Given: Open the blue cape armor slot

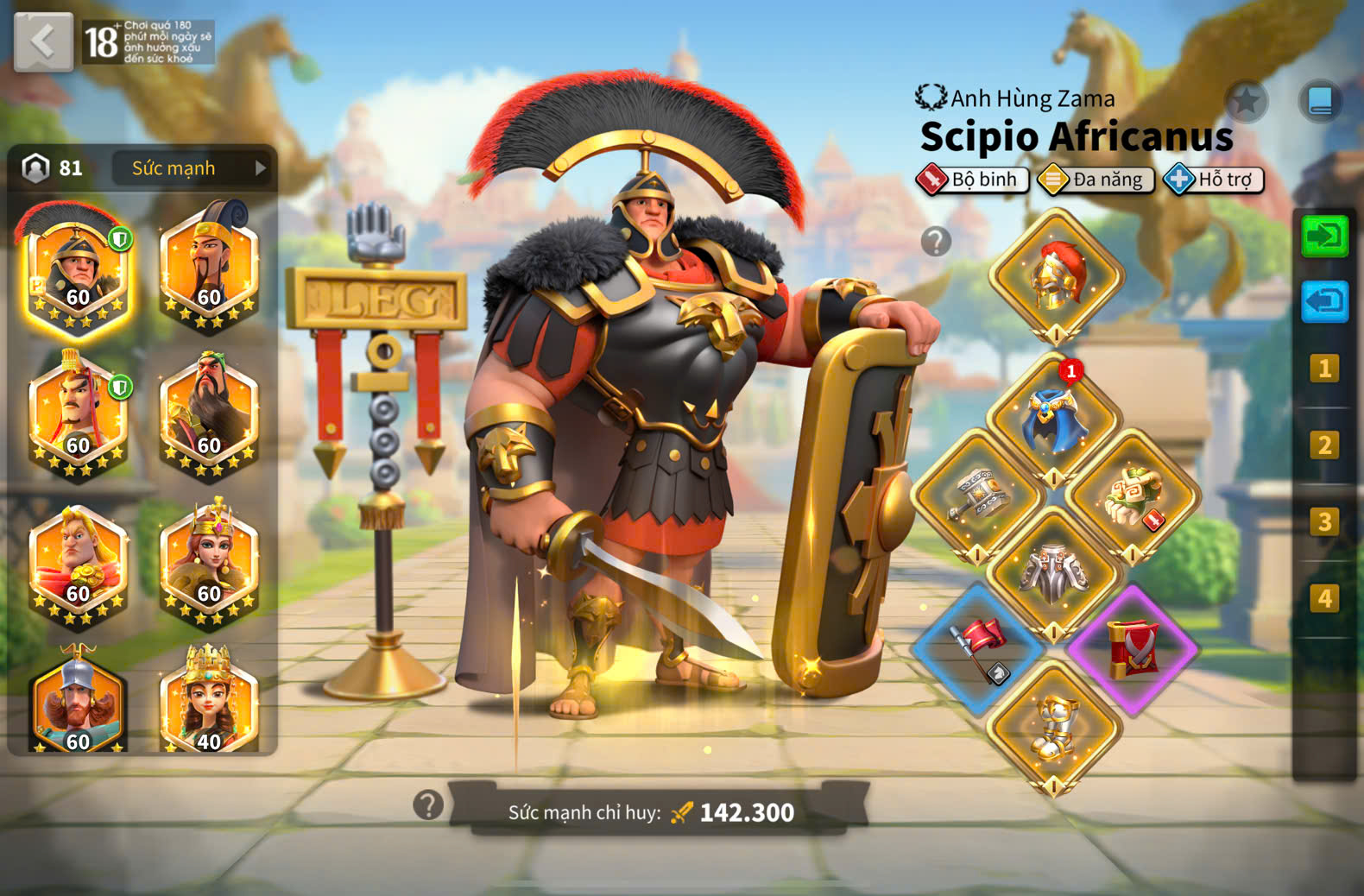Looking at the screenshot, I should pyautogui.click(x=1053, y=419).
